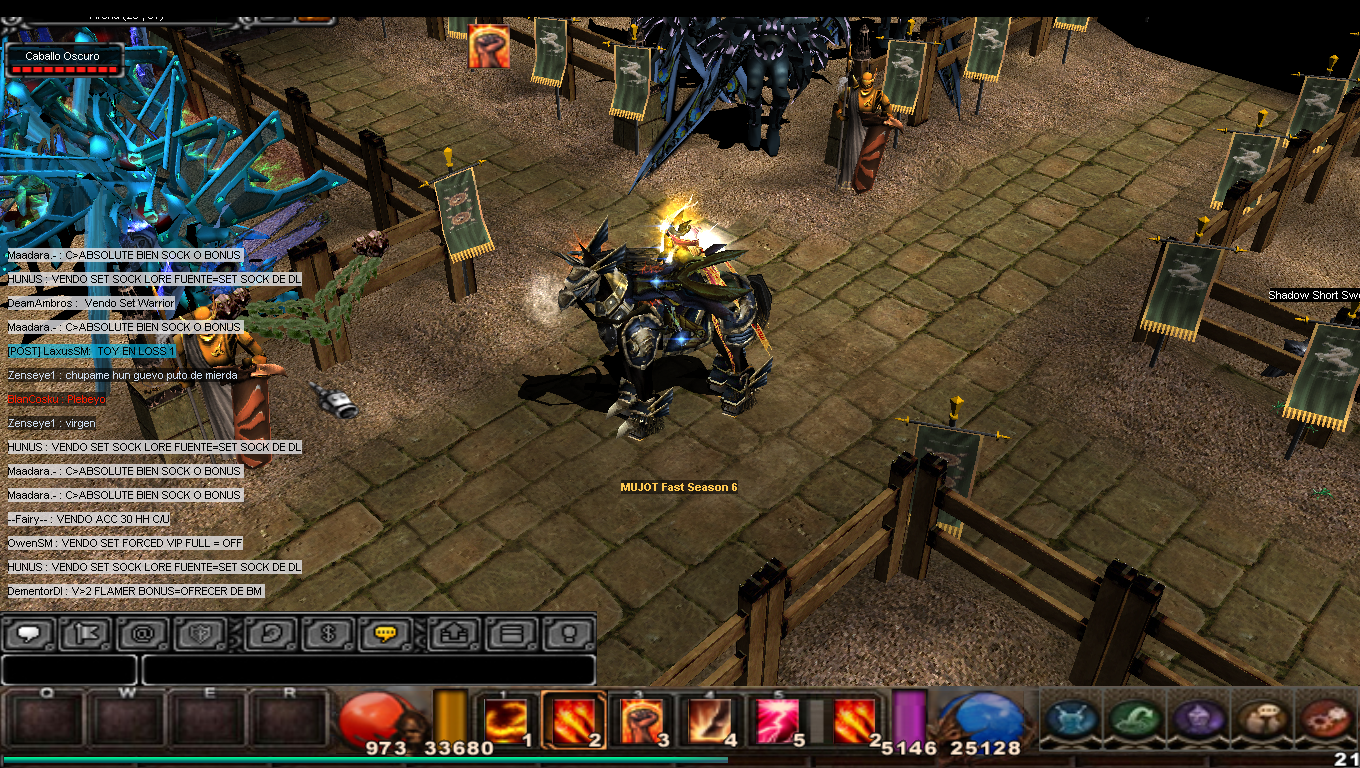Click the short whisper recipient name field
The image size is (1360, 768).
[x=69, y=669]
